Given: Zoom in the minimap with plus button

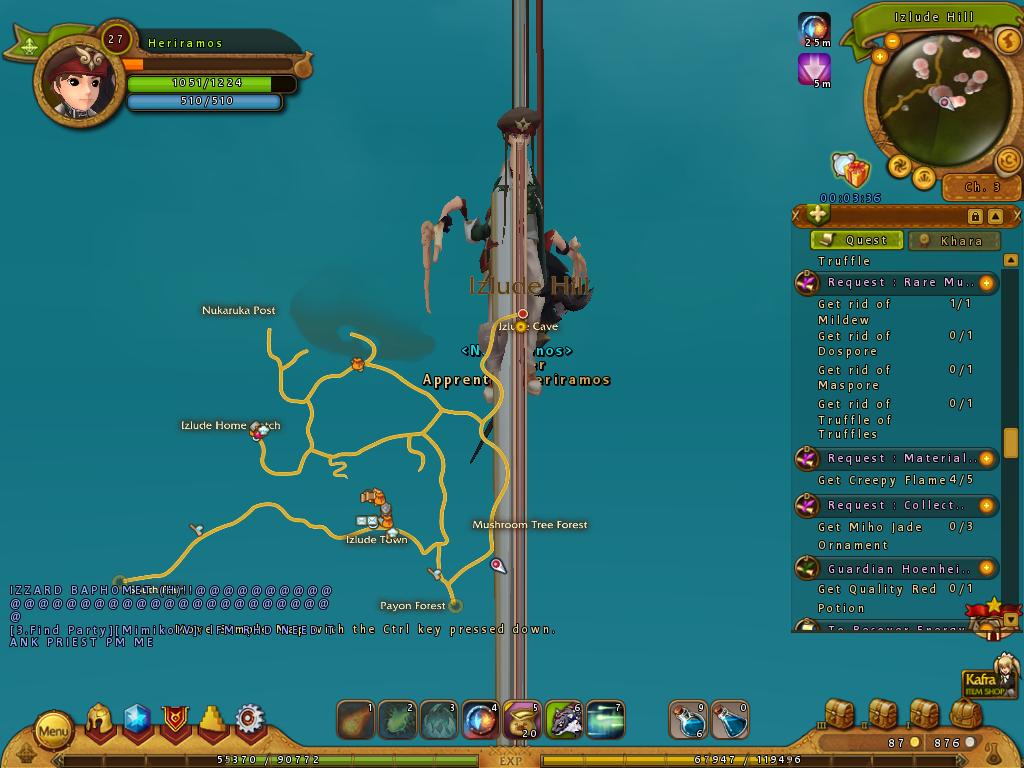Looking at the screenshot, I should (x=880, y=57).
